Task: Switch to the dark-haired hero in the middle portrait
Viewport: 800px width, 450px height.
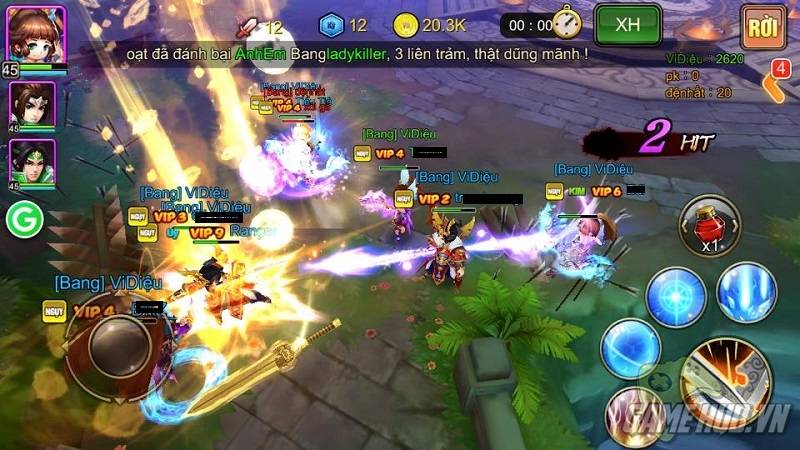Action: click(x=32, y=105)
